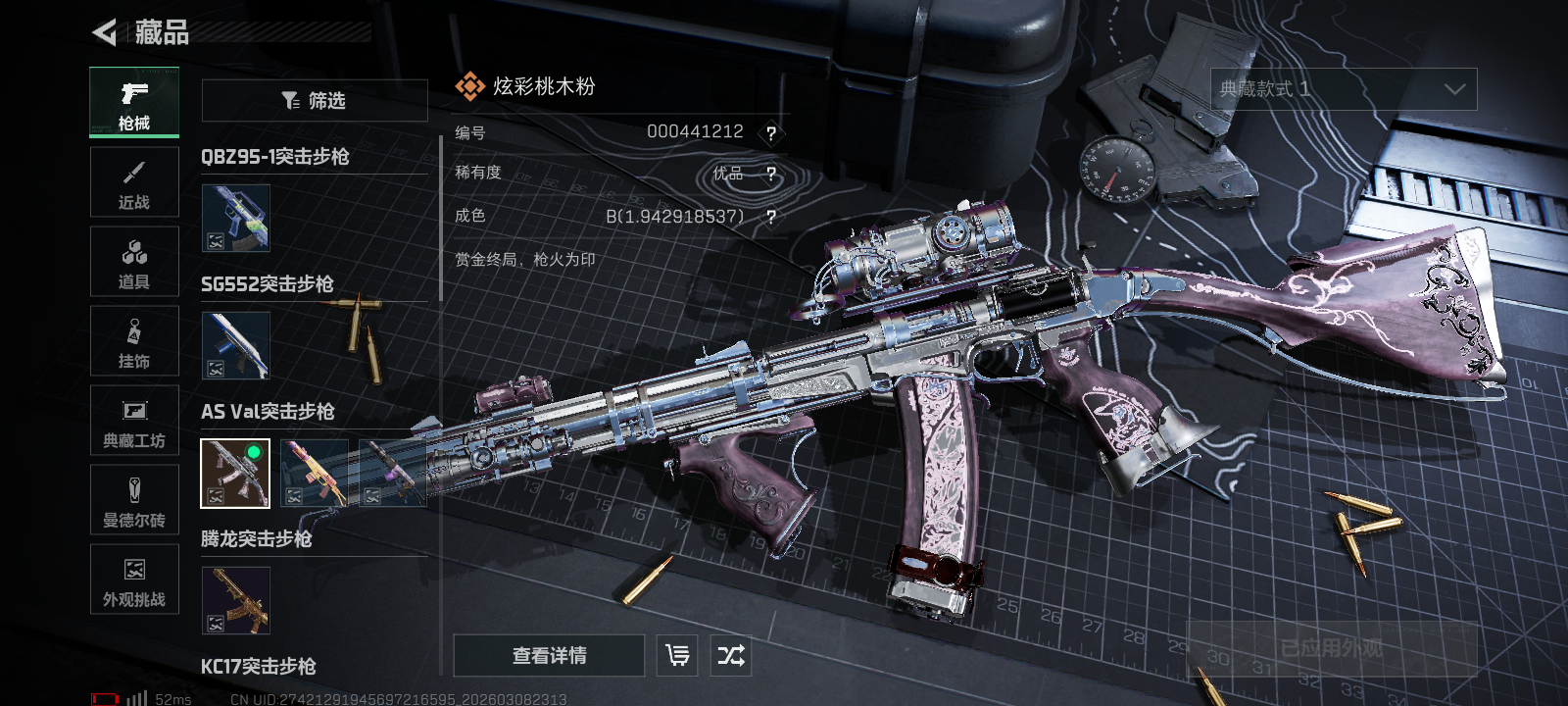The height and width of the screenshot is (706, 1568).
Task: Show help for 成色 wear value
Action: tap(771, 217)
